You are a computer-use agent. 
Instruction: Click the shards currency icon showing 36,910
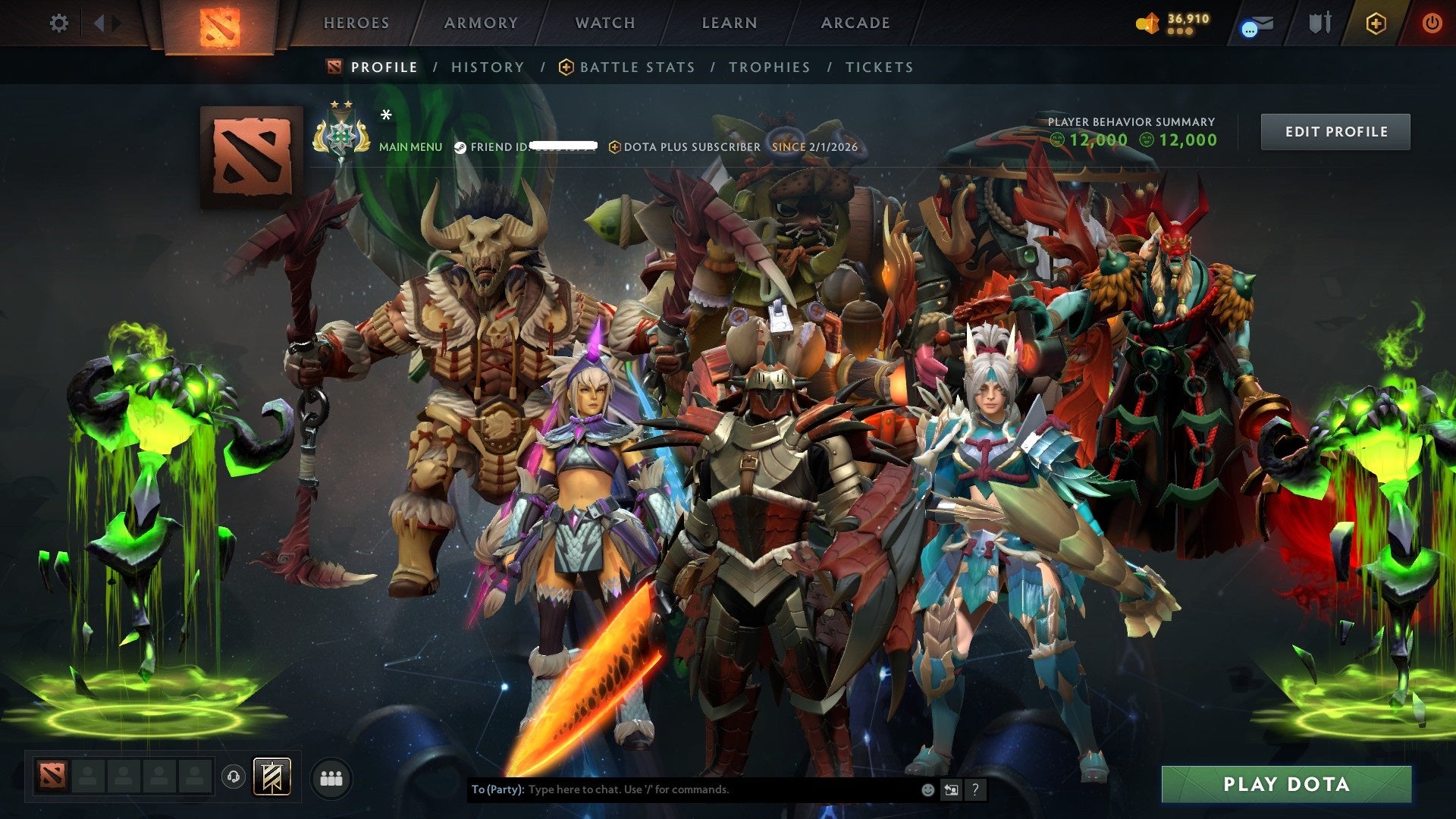pos(1150,24)
